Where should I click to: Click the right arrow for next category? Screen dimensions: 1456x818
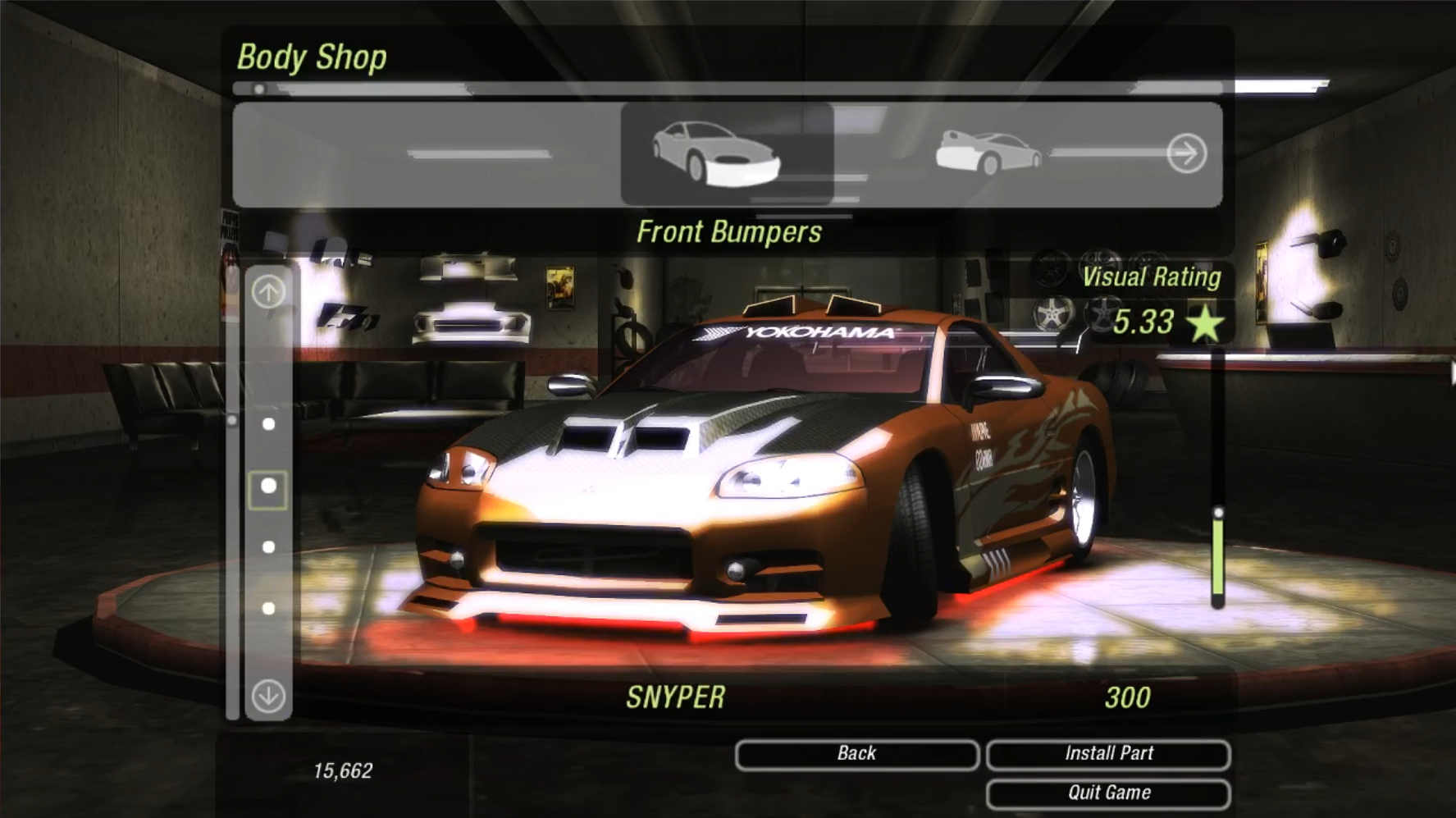(x=1187, y=153)
